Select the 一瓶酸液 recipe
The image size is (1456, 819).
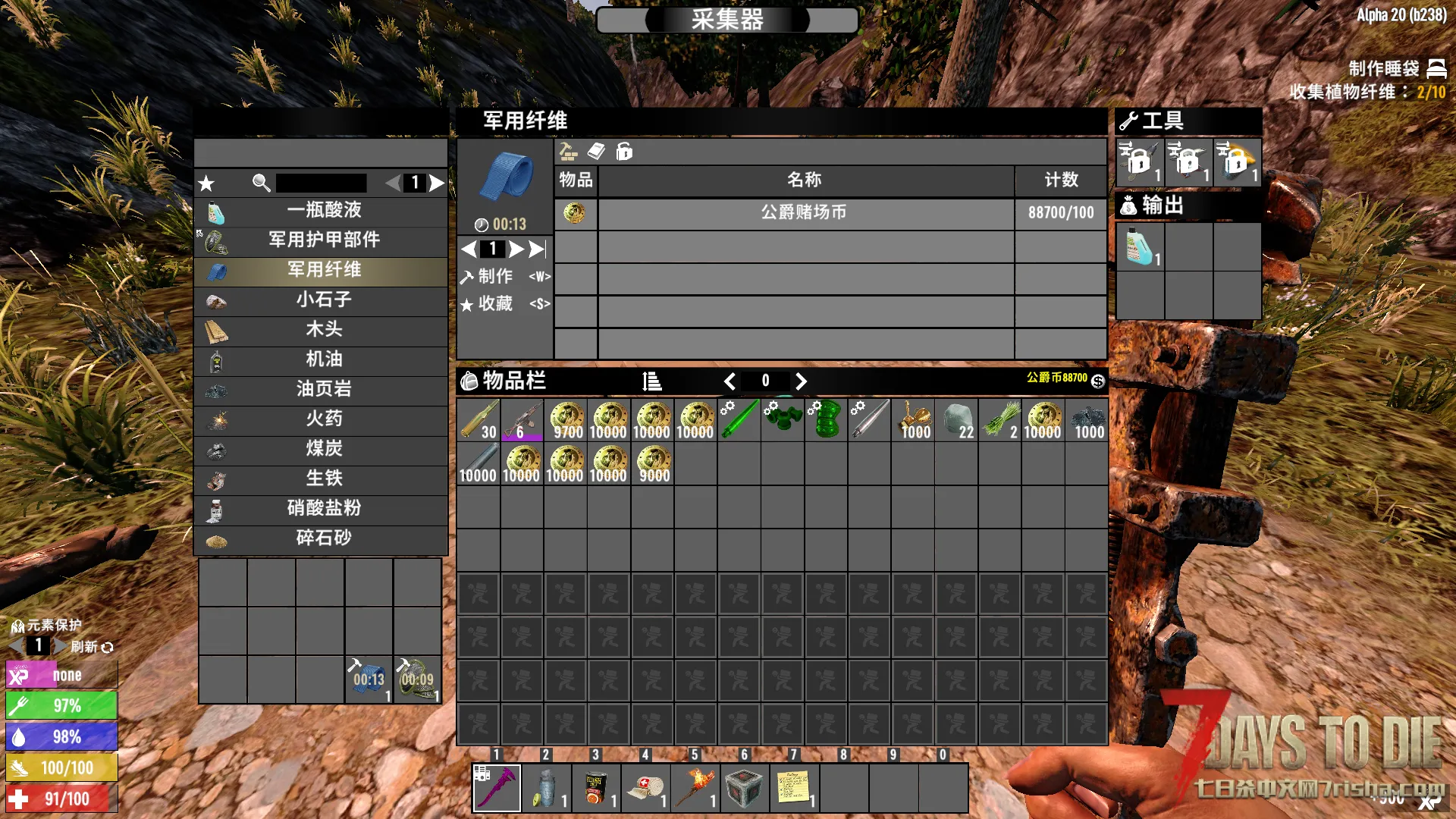[x=323, y=211]
